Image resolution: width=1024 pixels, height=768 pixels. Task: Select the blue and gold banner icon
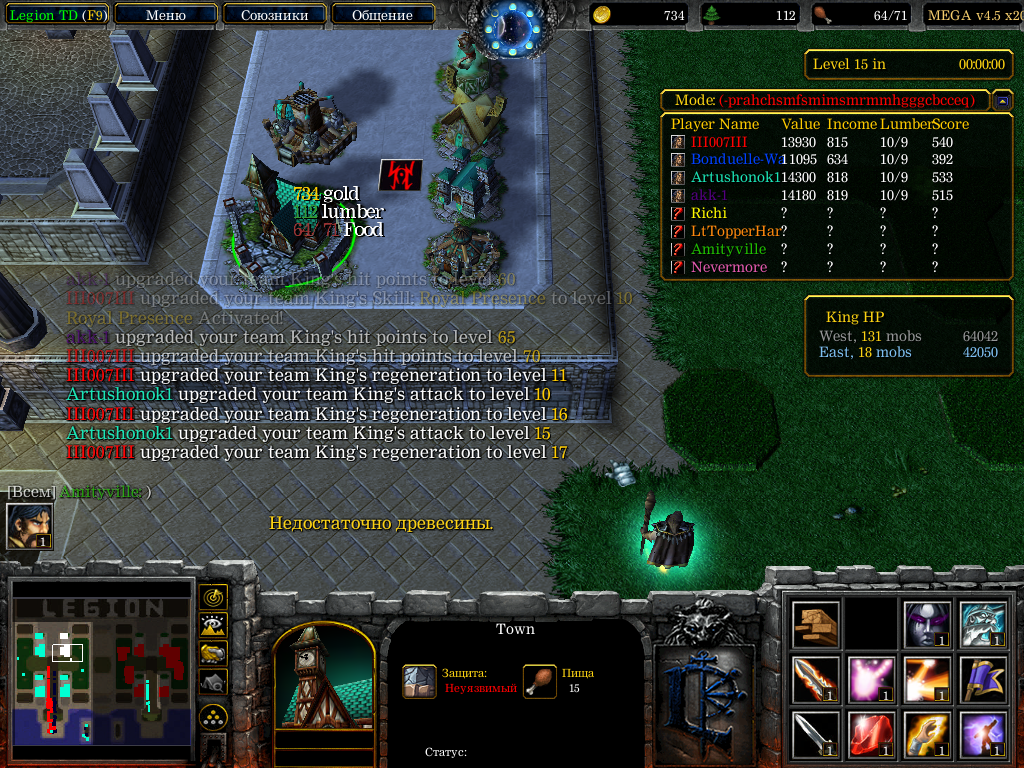(x=981, y=680)
